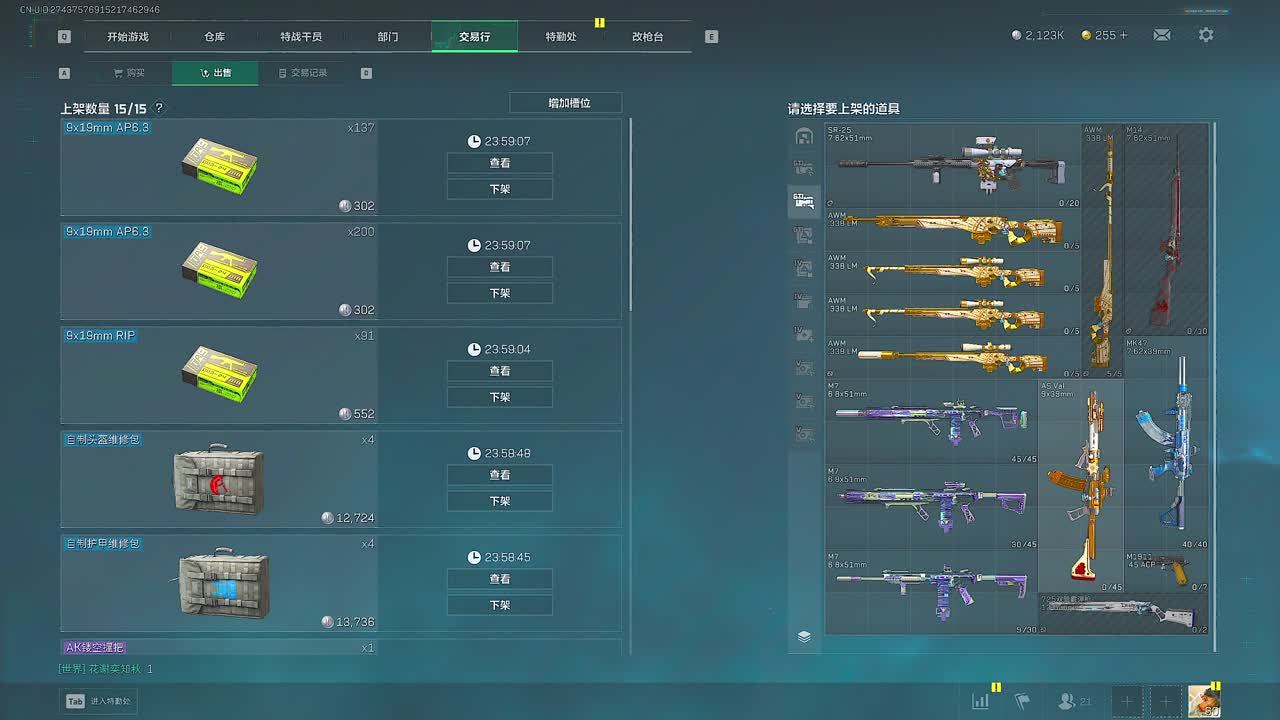Click the 进入特勤处 button
Screen dimensions: 1280x720
[x=99, y=701]
